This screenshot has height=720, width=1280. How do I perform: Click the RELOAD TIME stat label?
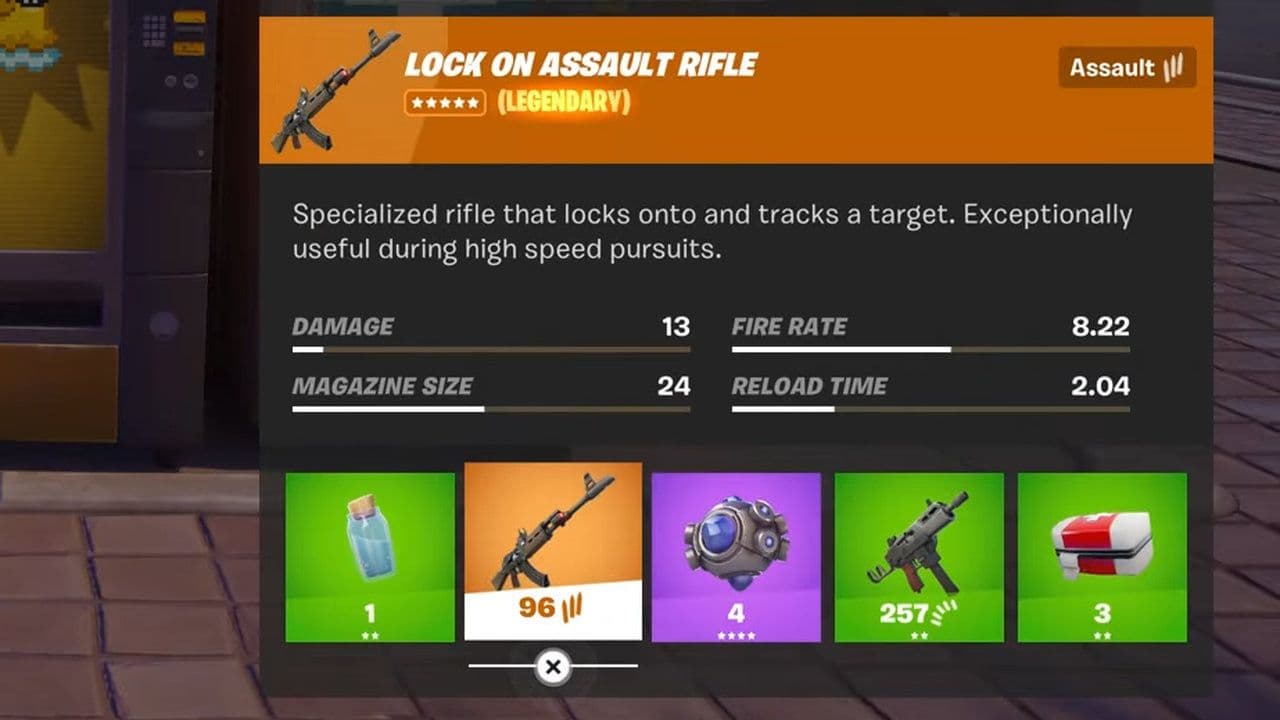(x=811, y=387)
